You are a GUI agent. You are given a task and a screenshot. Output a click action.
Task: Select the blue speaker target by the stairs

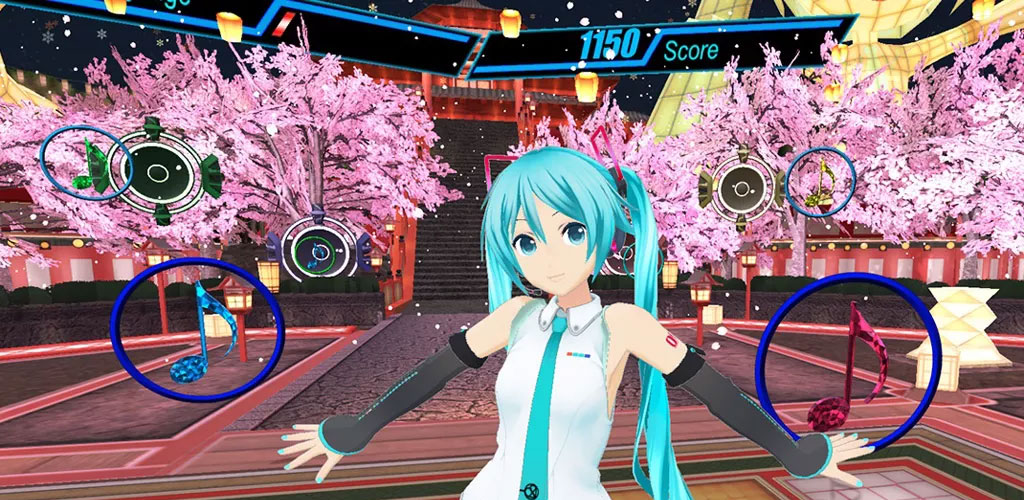pos(317,250)
